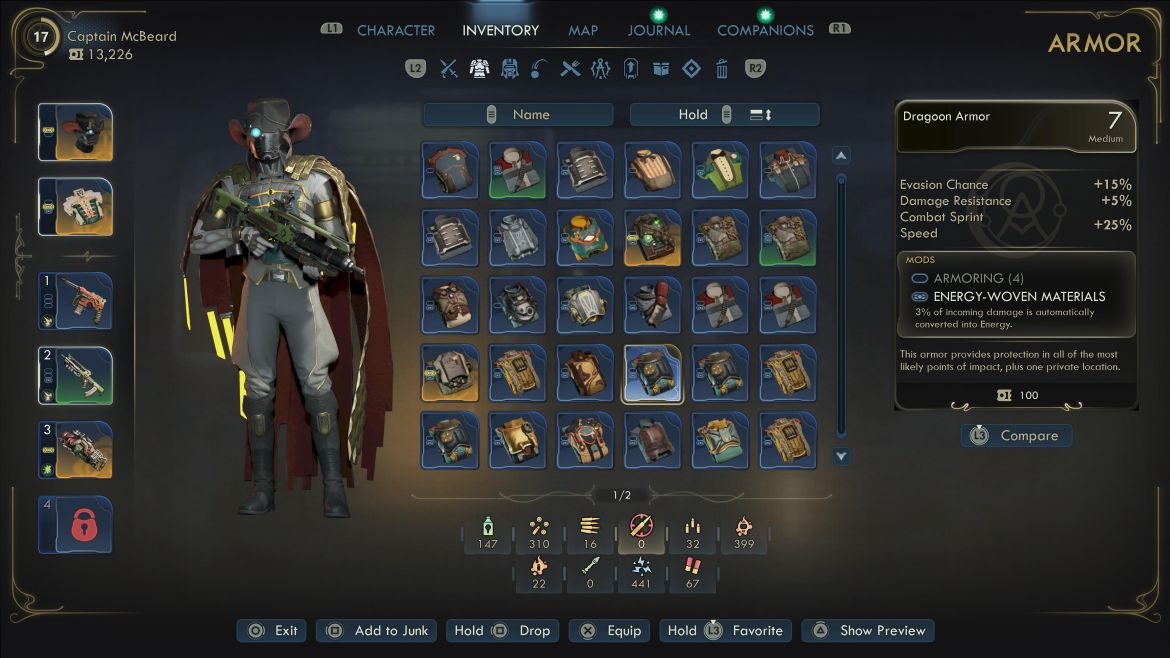Screen dimensions: 1170x658
Task: Click the scroll down arrow of the armor grid
Action: click(x=841, y=456)
